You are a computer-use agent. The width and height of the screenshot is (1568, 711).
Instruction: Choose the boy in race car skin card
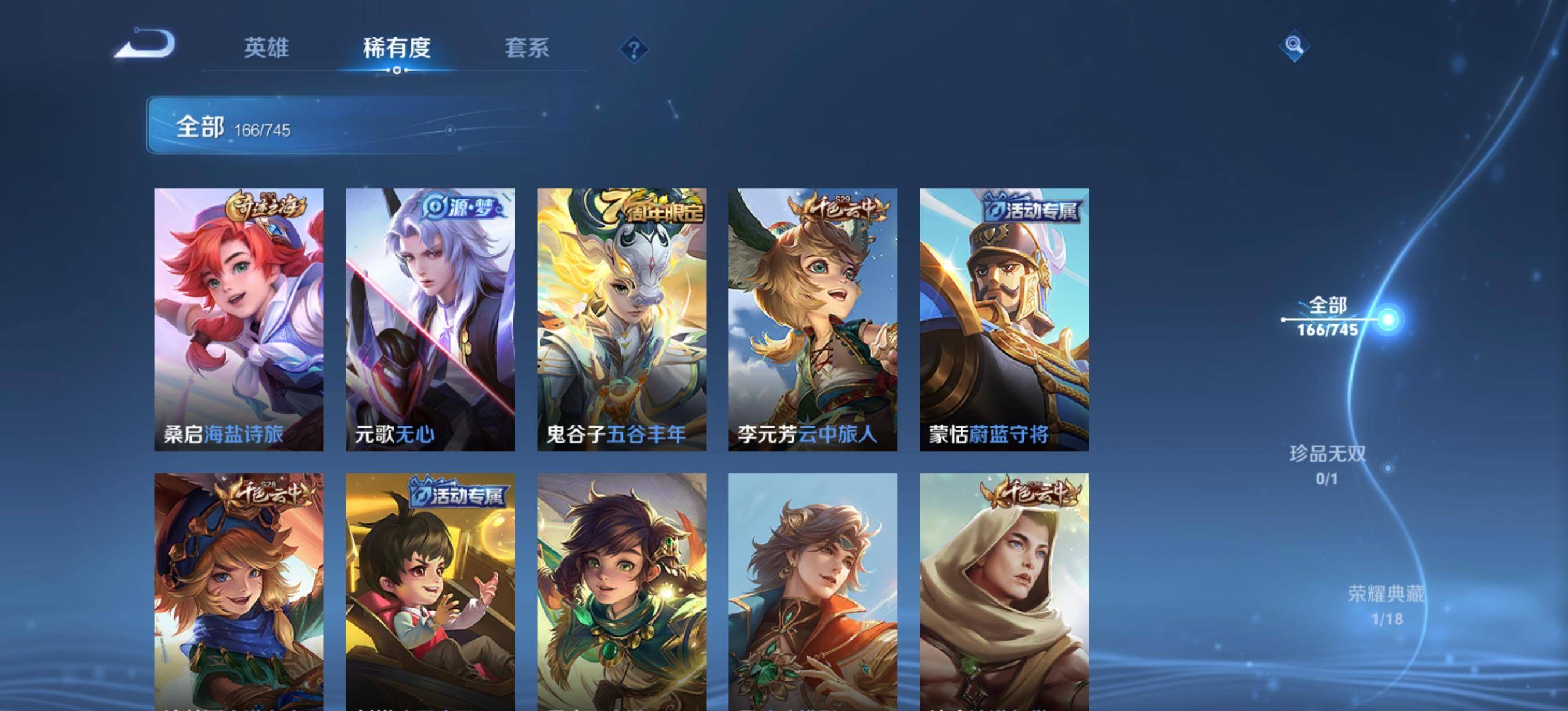430,592
